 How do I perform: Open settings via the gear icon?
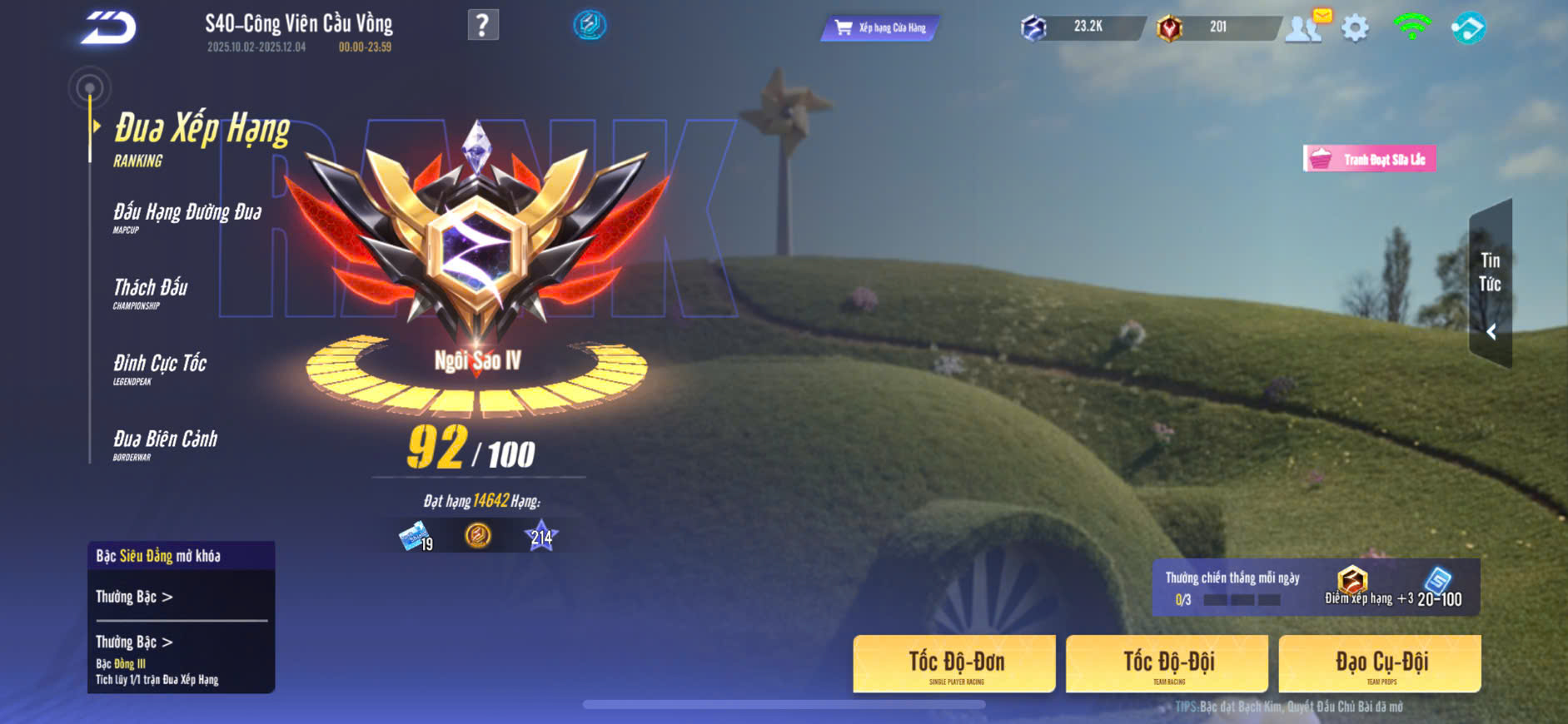pos(1355,28)
